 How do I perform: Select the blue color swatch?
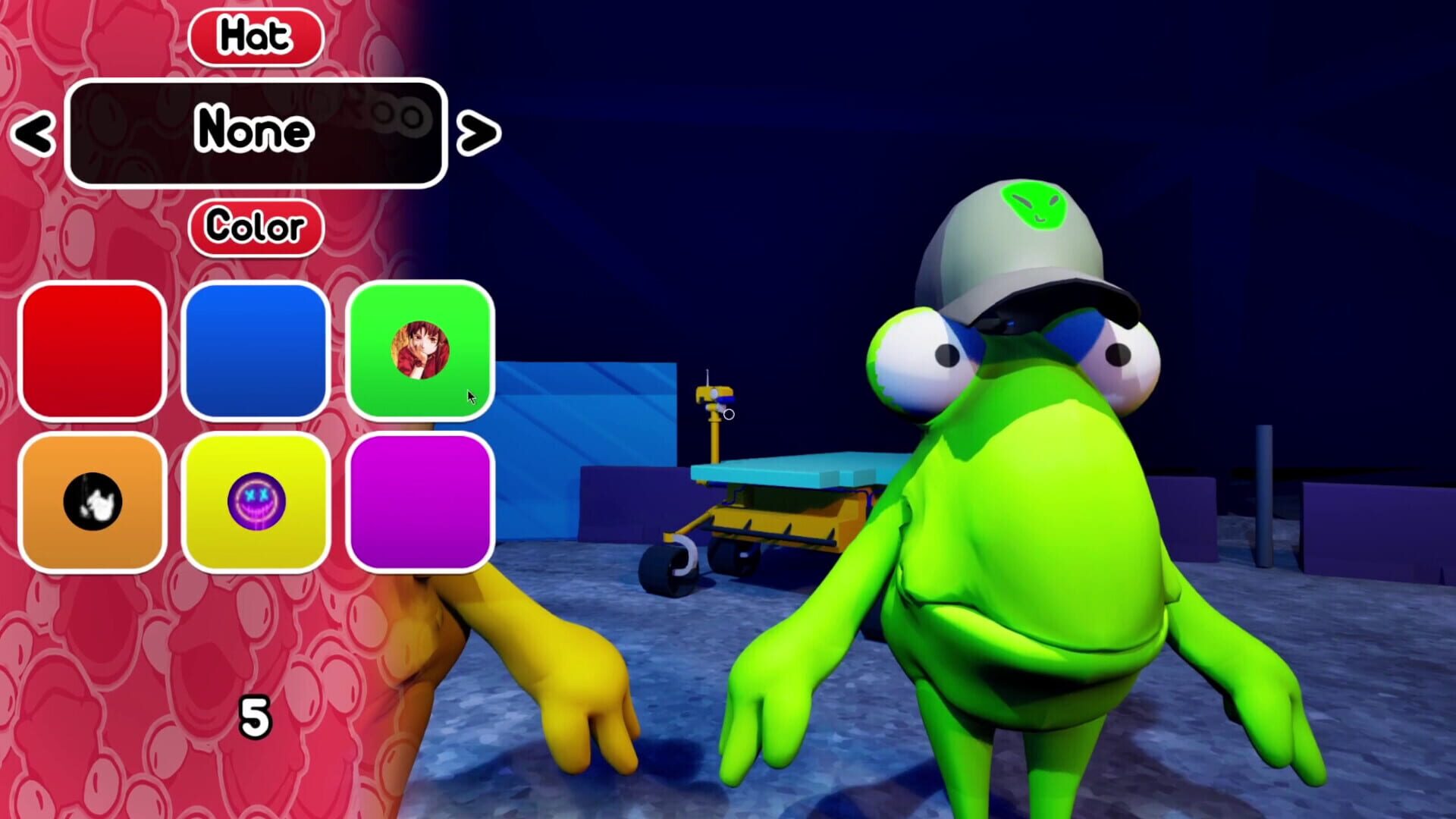point(258,353)
